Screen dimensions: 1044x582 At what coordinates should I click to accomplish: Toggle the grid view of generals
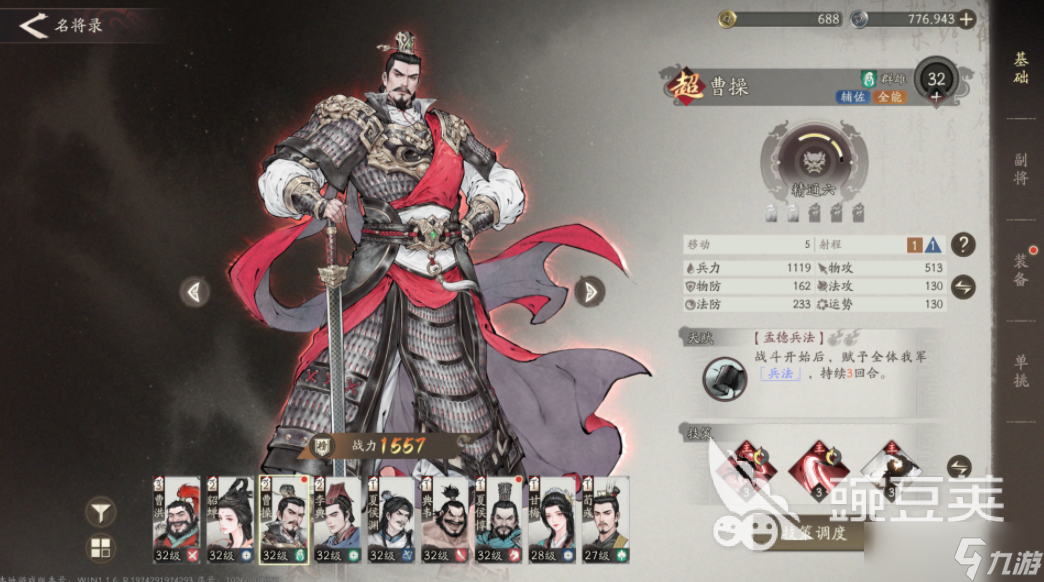(x=101, y=548)
